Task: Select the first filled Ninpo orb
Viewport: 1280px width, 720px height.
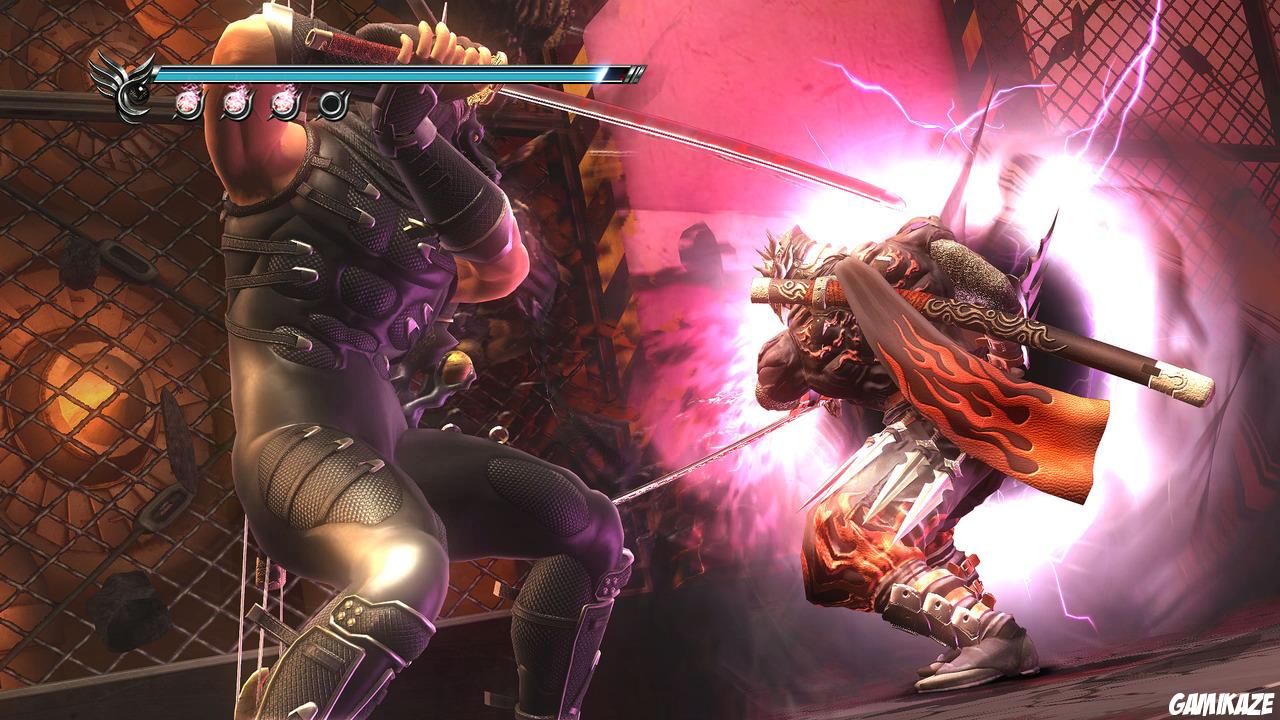Action: [187, 103]
